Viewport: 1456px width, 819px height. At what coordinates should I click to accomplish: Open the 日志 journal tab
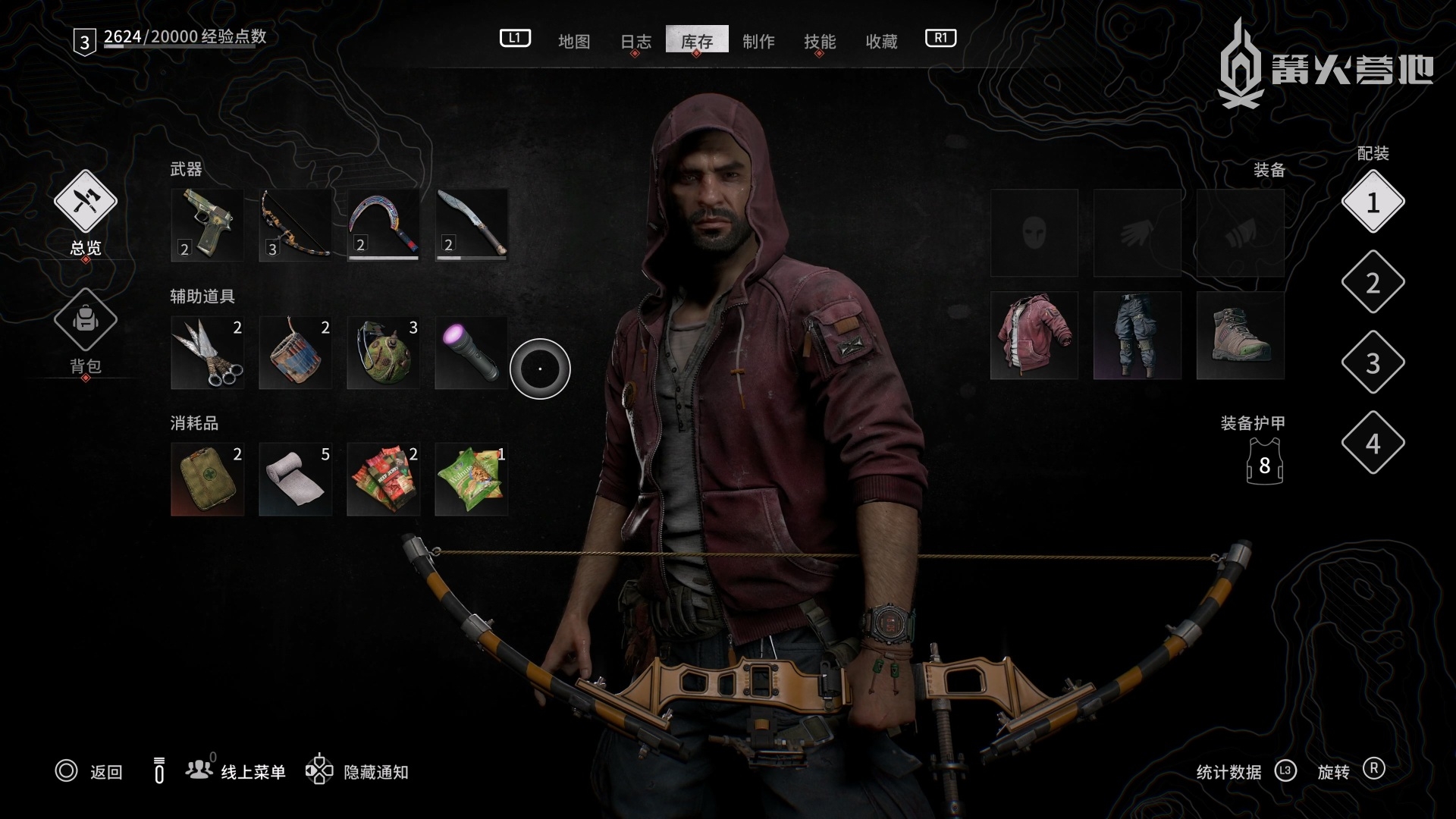coord(635,41)
